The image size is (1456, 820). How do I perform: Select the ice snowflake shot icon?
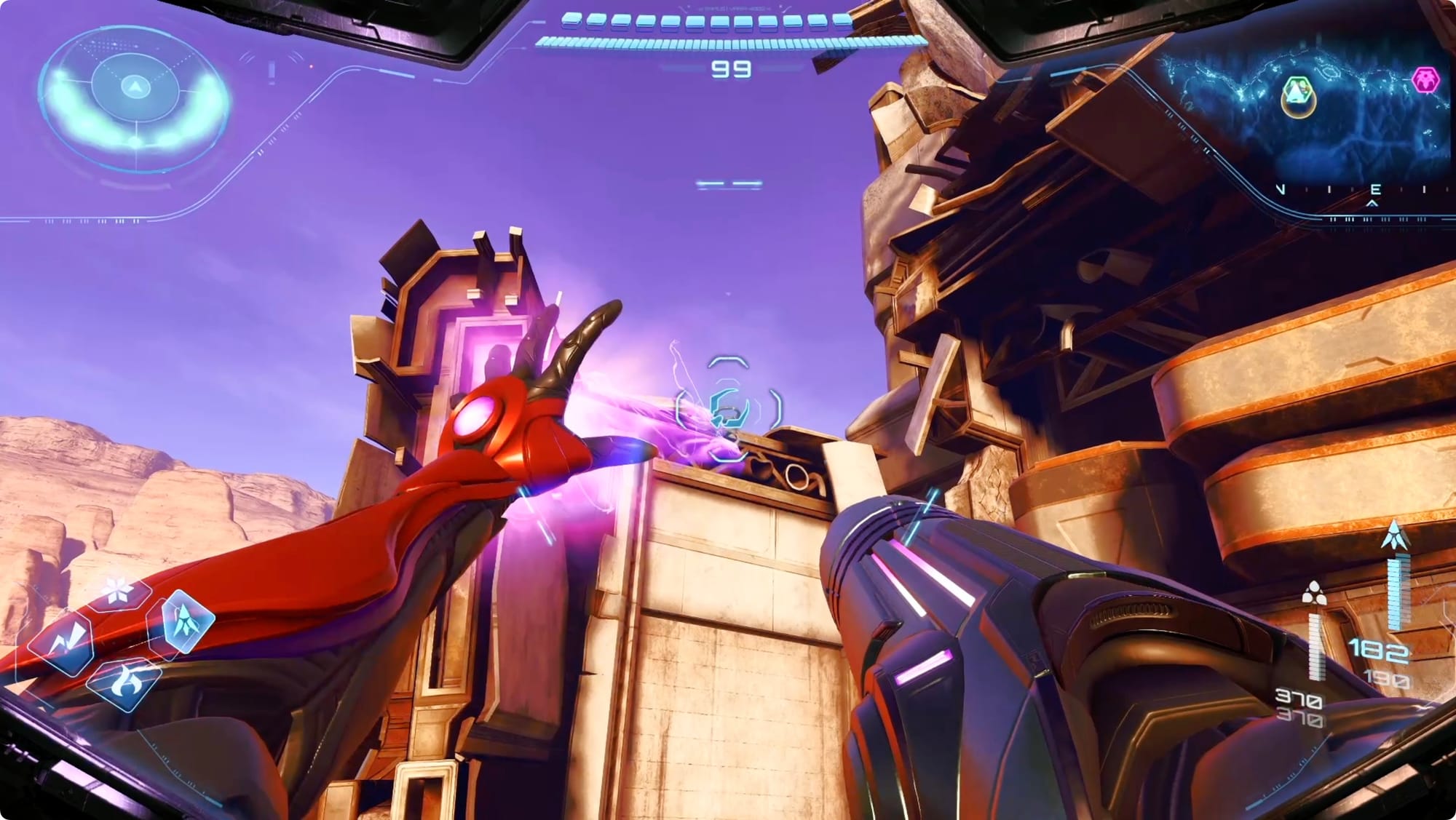(118, 589)
